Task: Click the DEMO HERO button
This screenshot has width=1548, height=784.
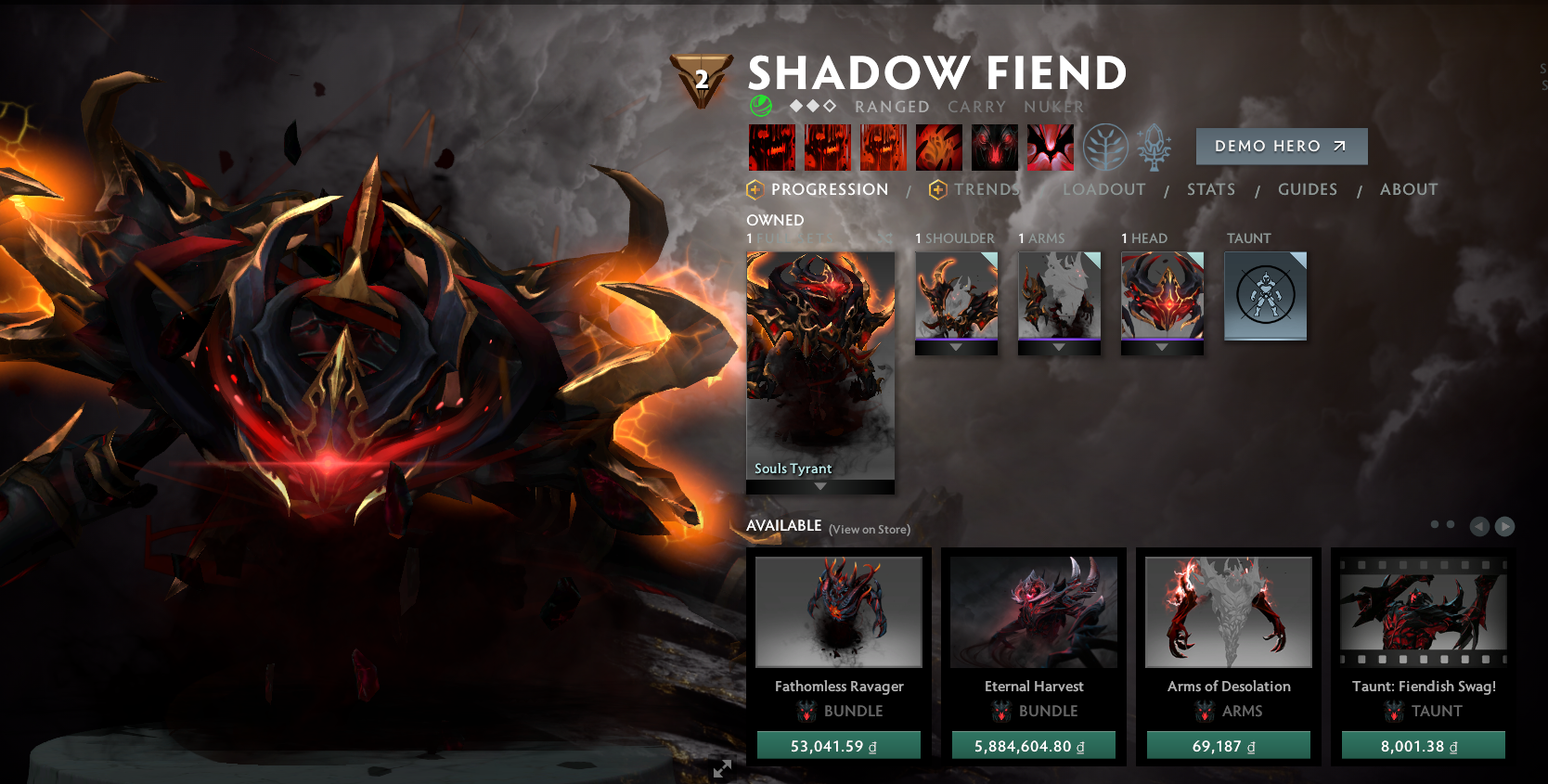Action: coord(1281,146)
